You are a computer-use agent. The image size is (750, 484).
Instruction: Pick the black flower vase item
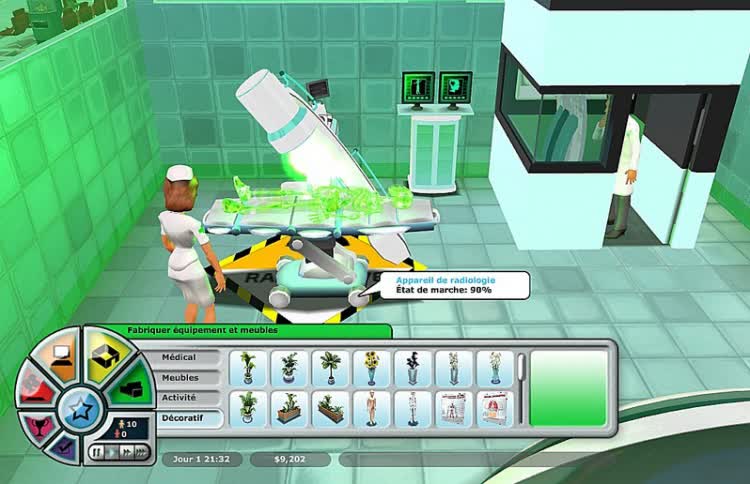tap(412, 367)
